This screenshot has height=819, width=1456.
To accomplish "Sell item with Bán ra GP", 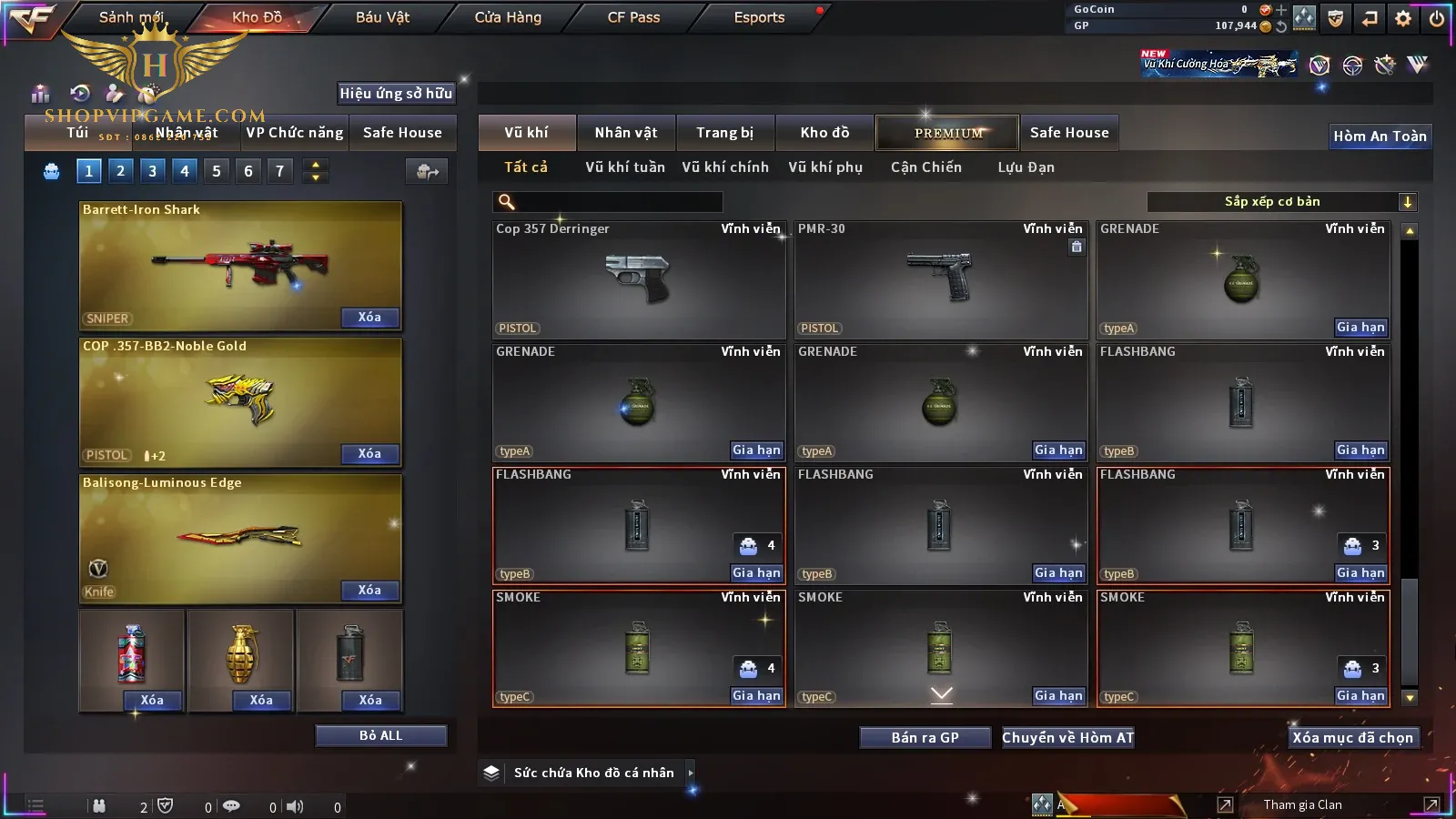I will point(925,737).
